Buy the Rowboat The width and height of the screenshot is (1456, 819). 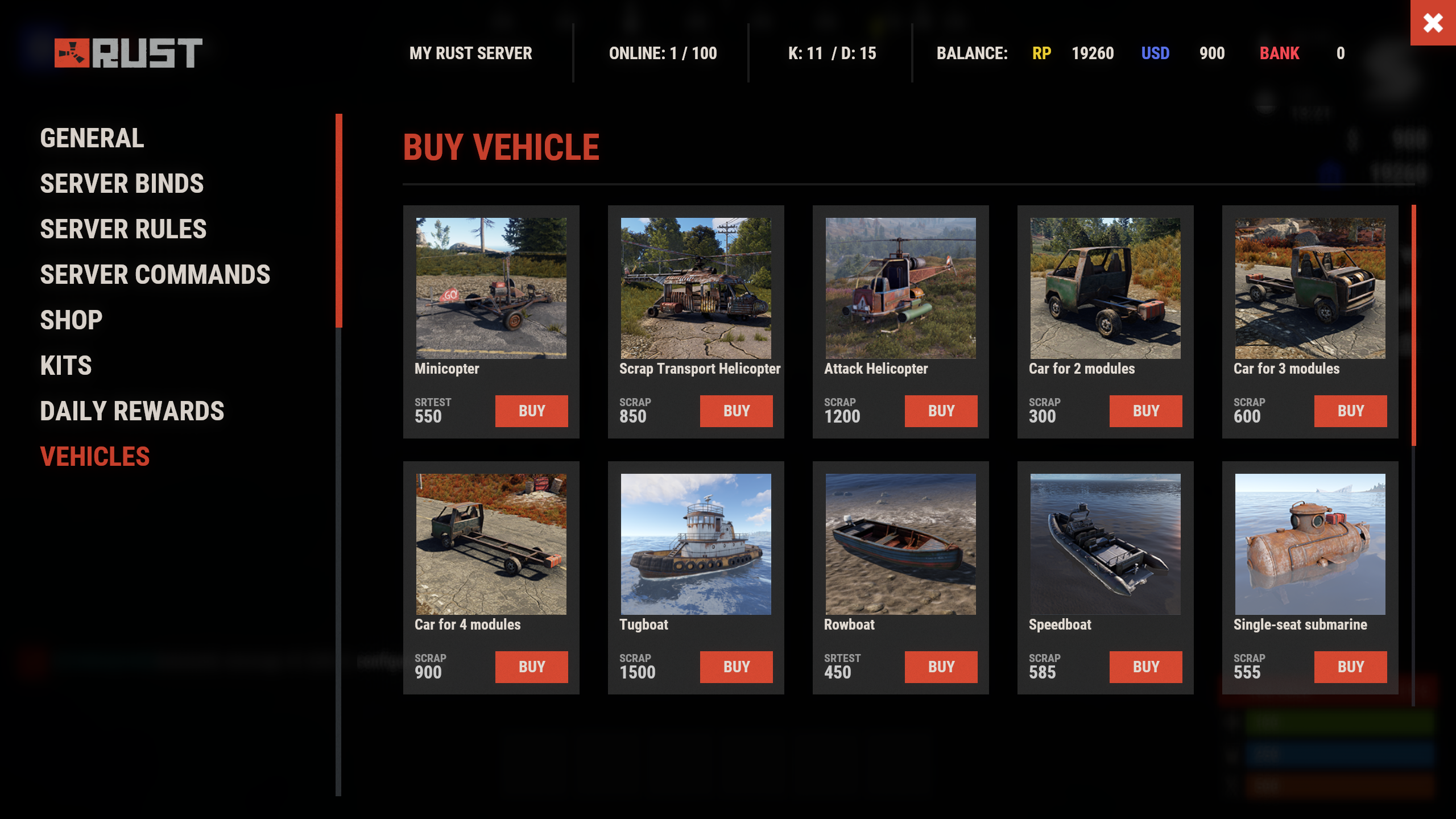point(941,667)
